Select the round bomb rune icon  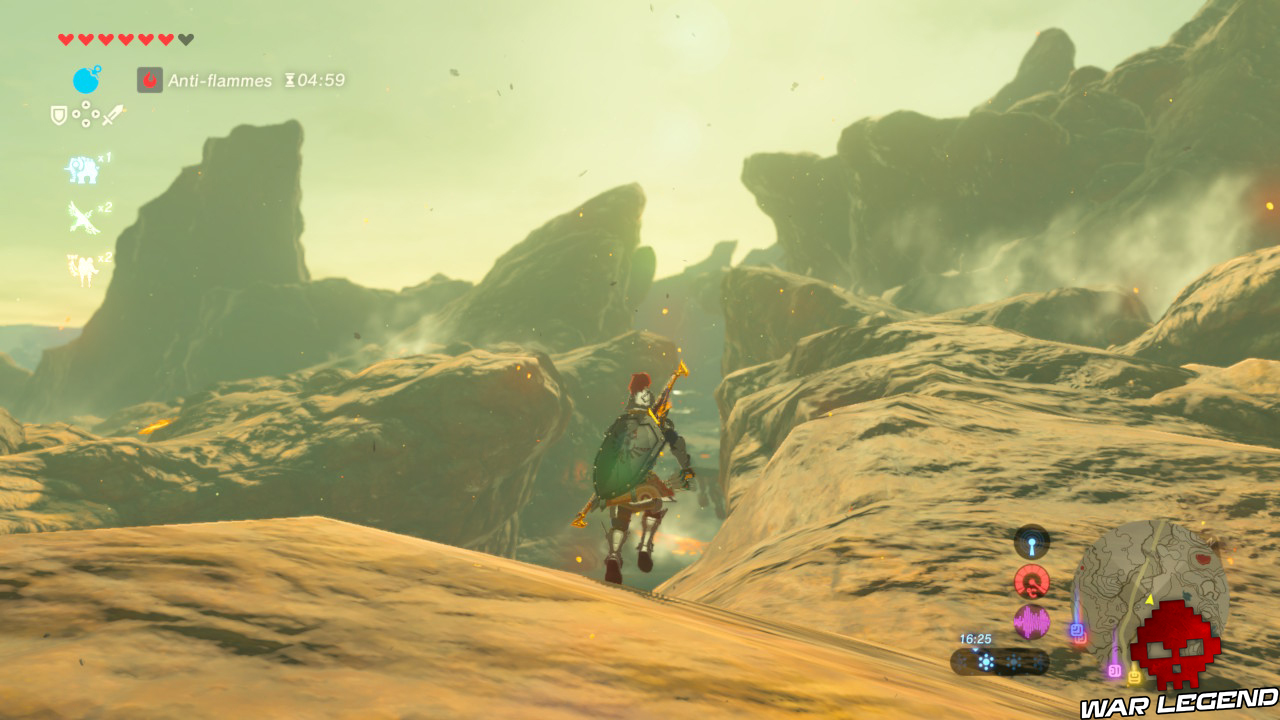(x=85, y=79)
